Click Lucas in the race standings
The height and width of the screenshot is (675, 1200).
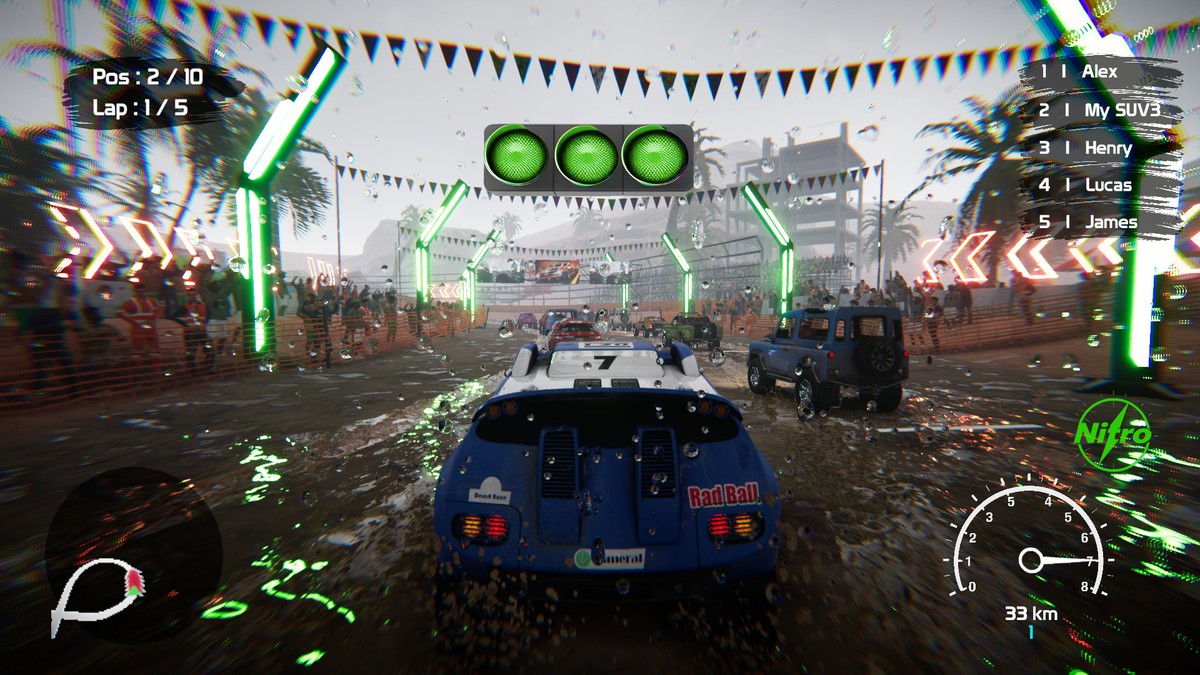click(x=1098, y=185)
